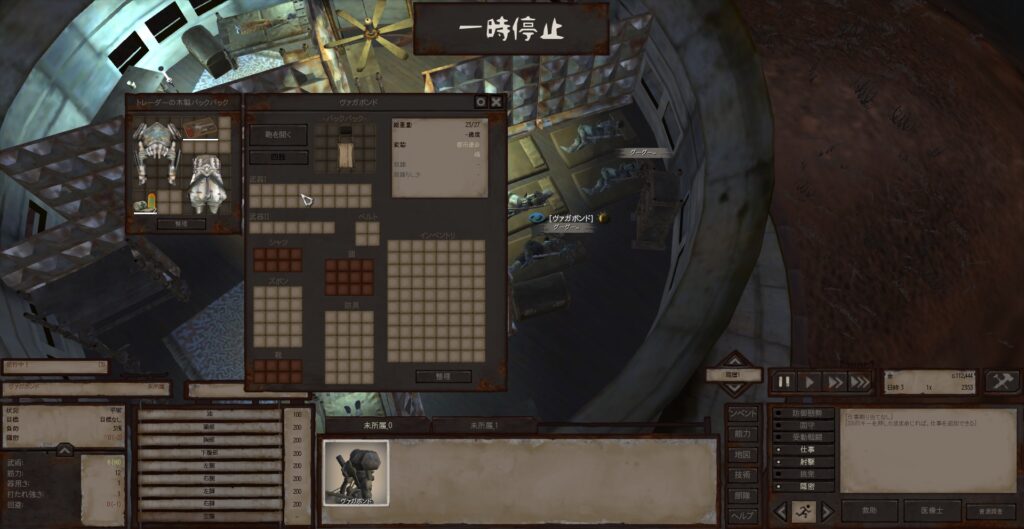Set game speed to triple fast-forward
This screenshot has height=529, width=1024.
pyautogui.click(x=859, y=382)
